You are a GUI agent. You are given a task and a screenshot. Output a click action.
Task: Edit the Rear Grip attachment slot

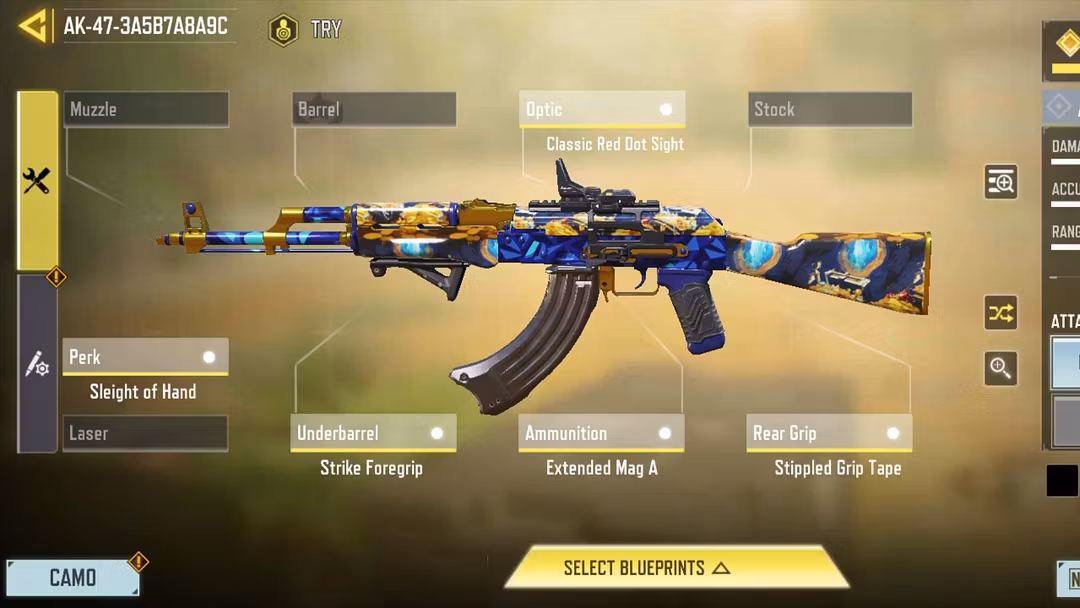pyautogui.click(x=829, y=434)
